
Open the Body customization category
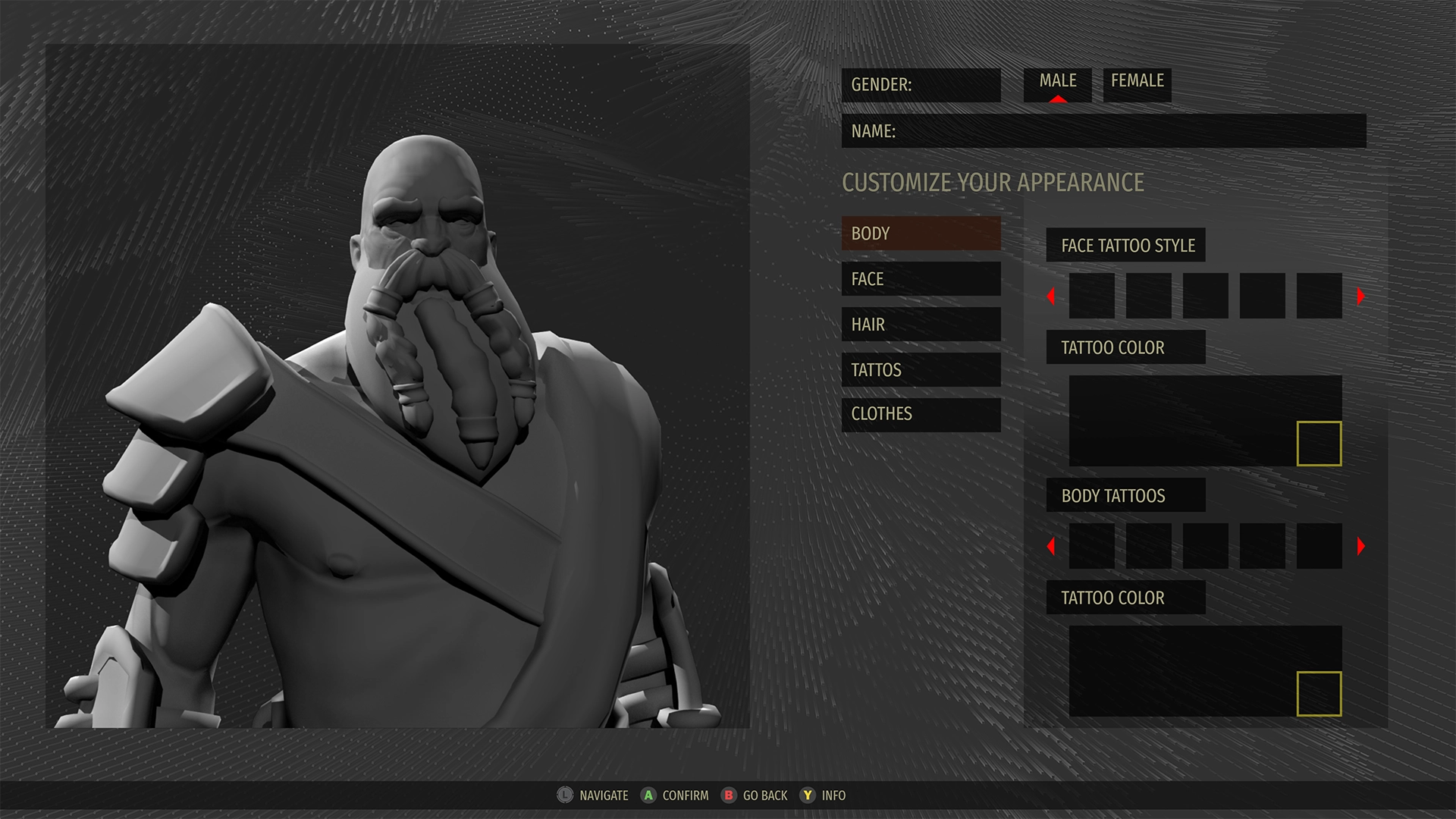coord(921,234)
